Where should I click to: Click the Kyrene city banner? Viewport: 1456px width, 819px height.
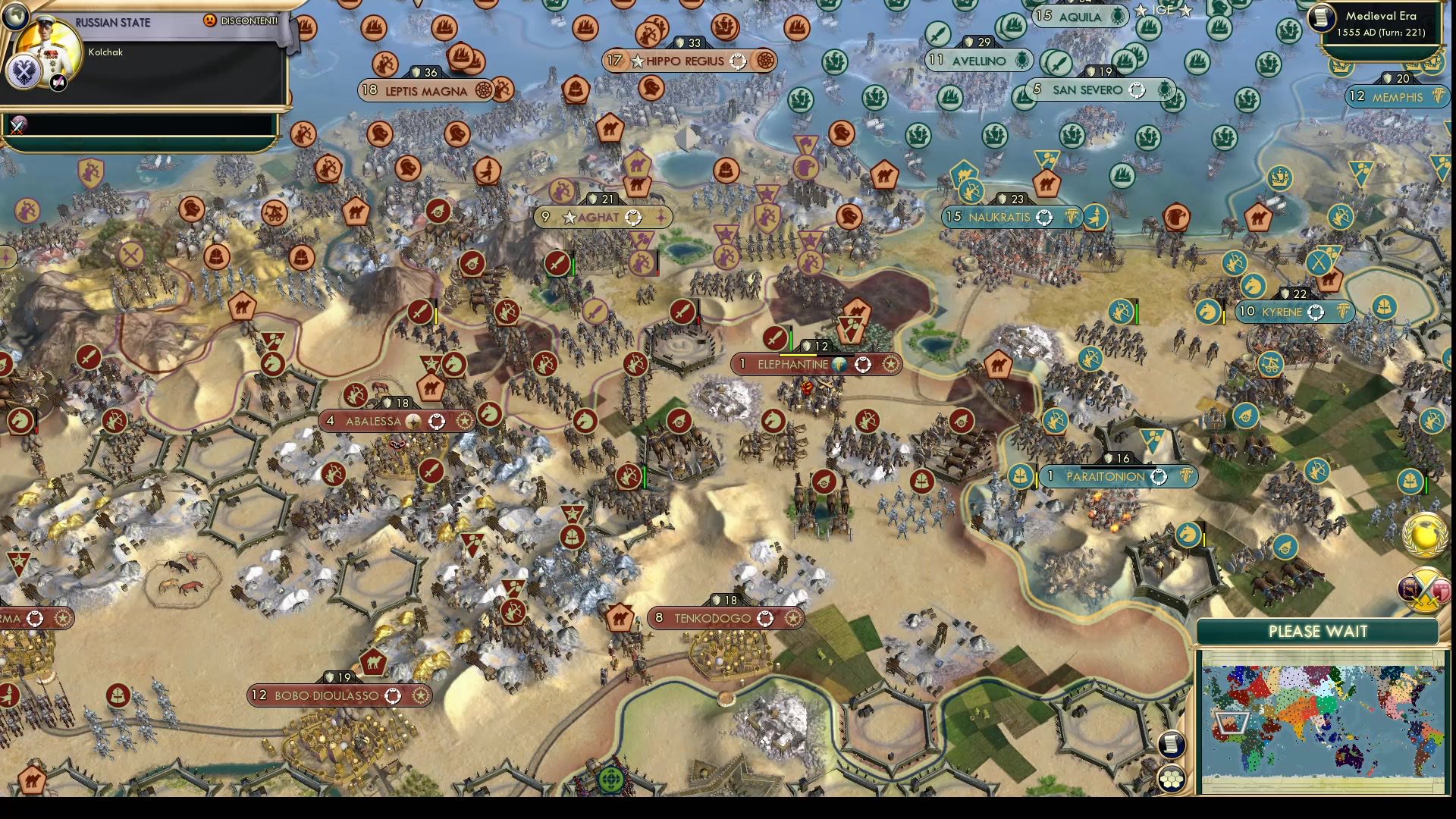(1282, 312)
